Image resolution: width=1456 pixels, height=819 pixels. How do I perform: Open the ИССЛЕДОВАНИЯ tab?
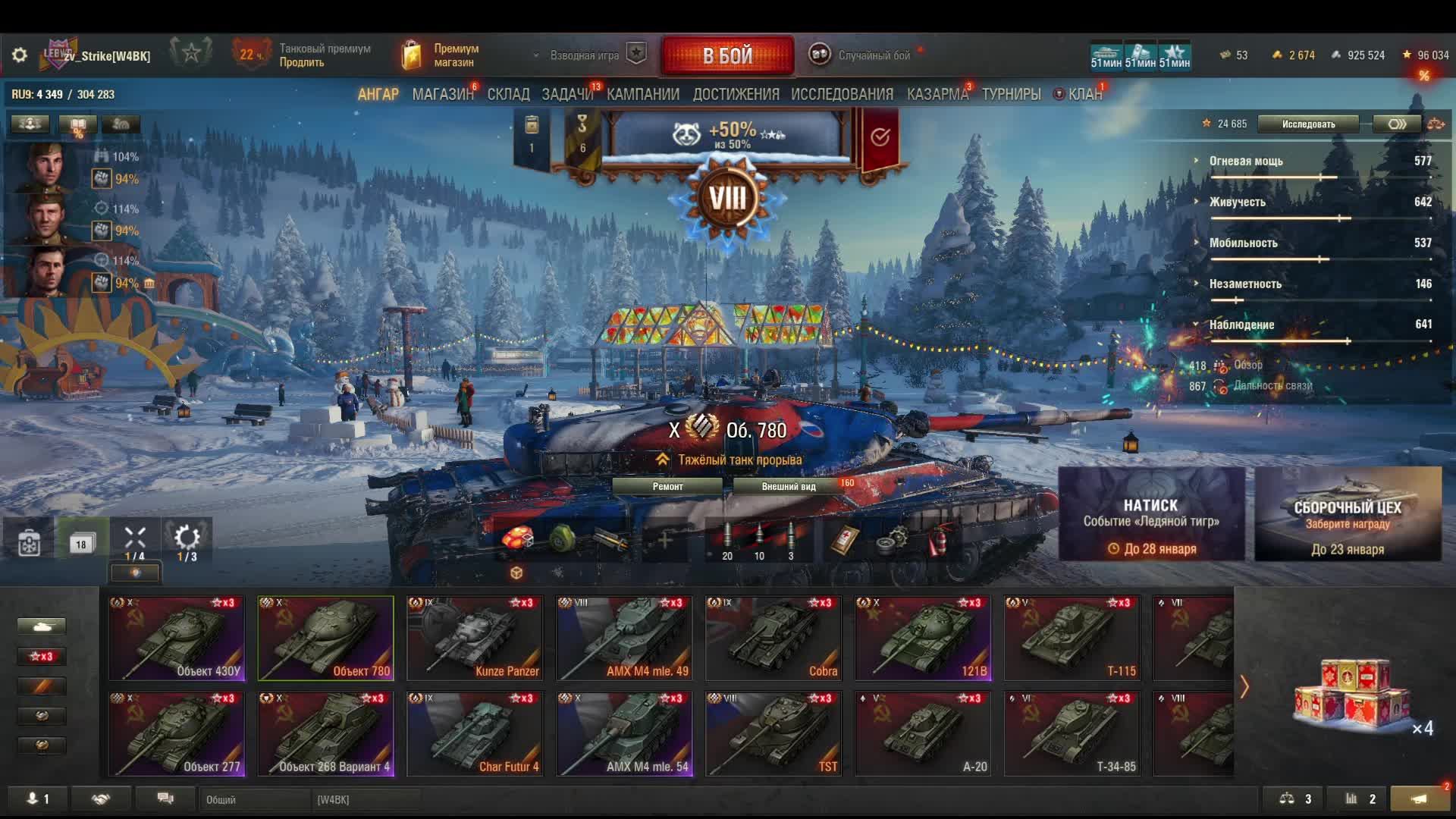(x=842, y=95)
